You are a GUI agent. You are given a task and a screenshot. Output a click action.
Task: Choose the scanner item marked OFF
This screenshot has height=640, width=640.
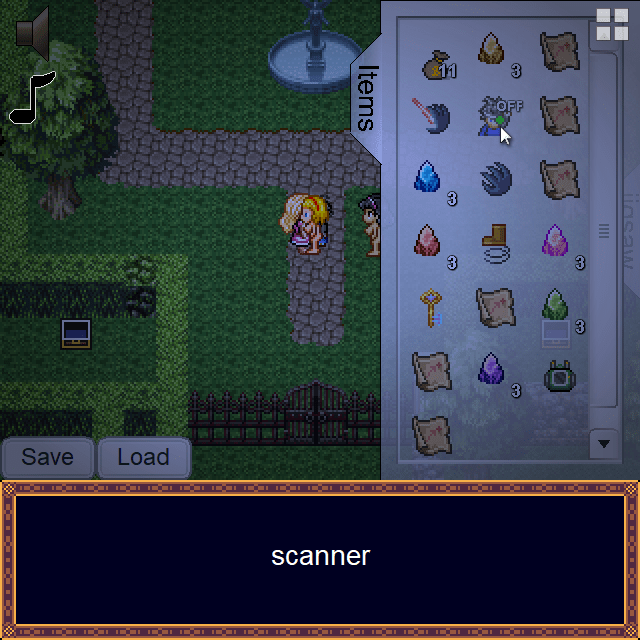(493, 115)
